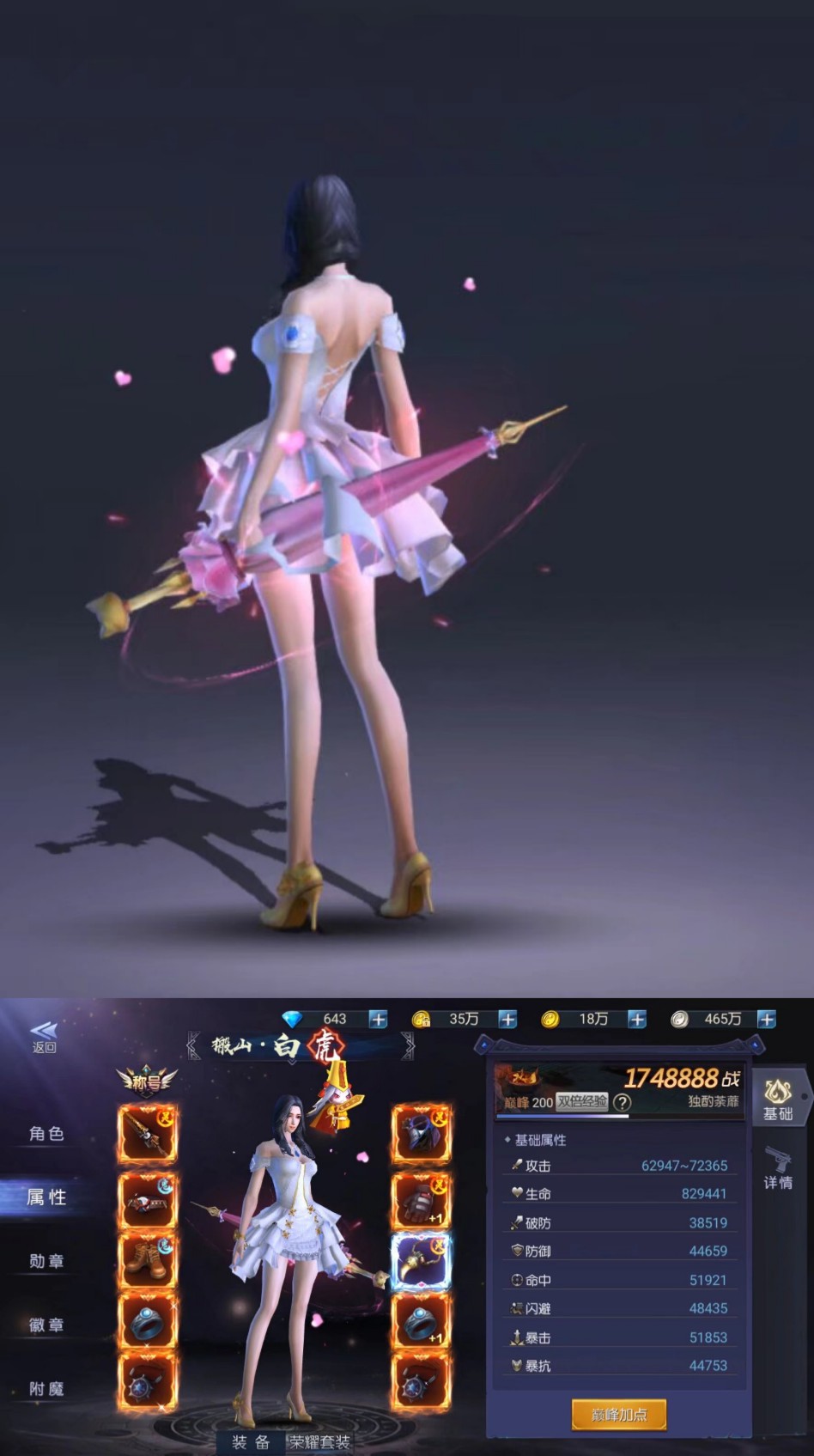Screen dimensions: 814x1456
Task: Select the dark helmet equipment slot
Action: (x=421, y=1134)
